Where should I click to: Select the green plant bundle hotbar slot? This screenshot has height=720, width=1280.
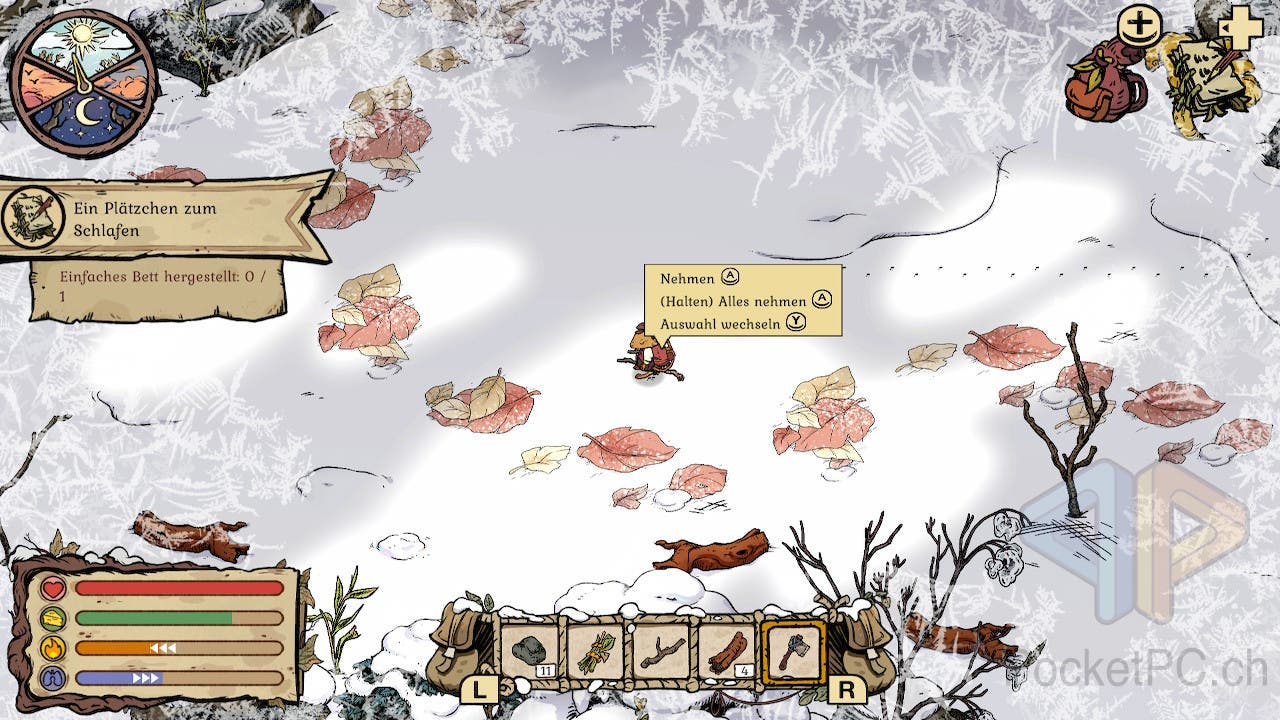(x=597, y=652)
